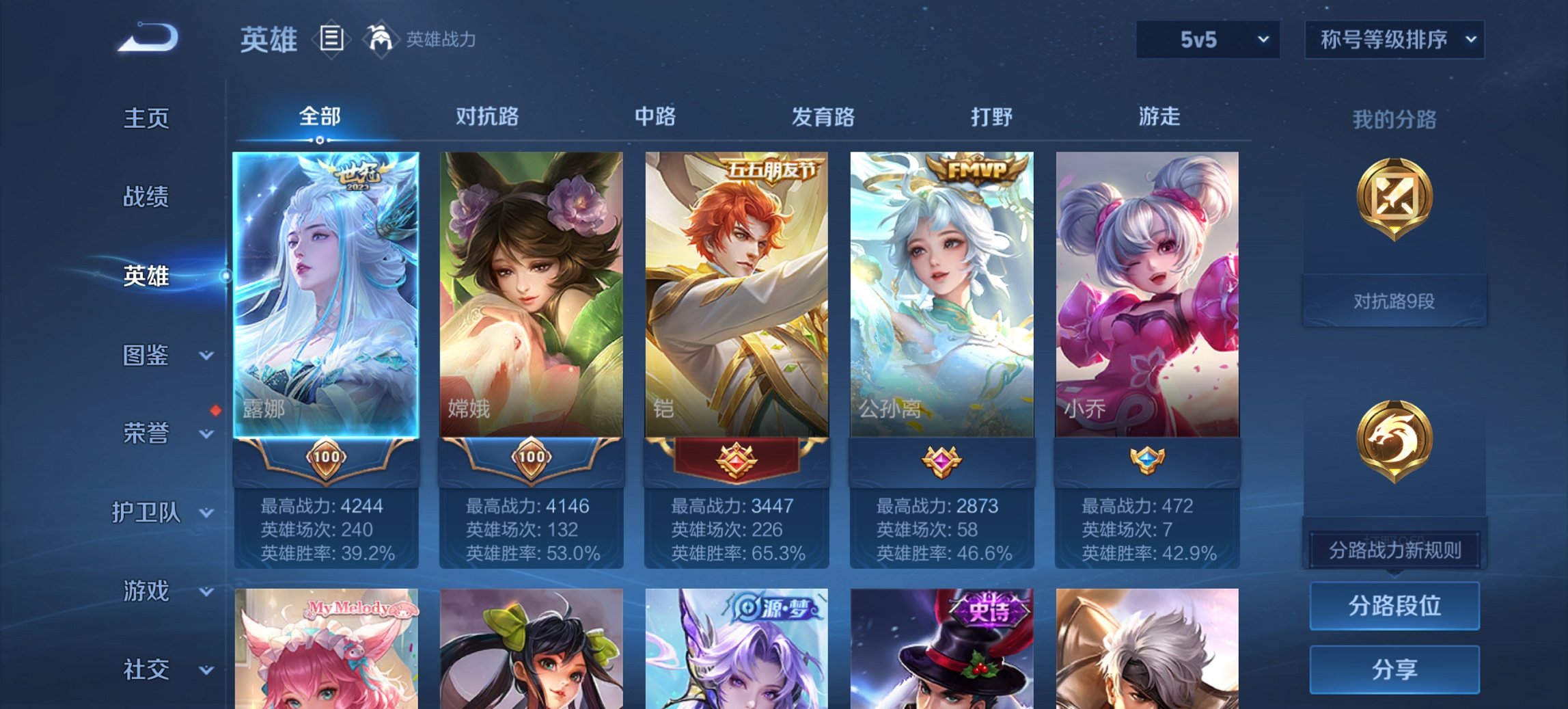Click the 英雄战力 helmet icon
This screenshot has height=709, width=1568.
pyautogui.click(x=380, y=39)
